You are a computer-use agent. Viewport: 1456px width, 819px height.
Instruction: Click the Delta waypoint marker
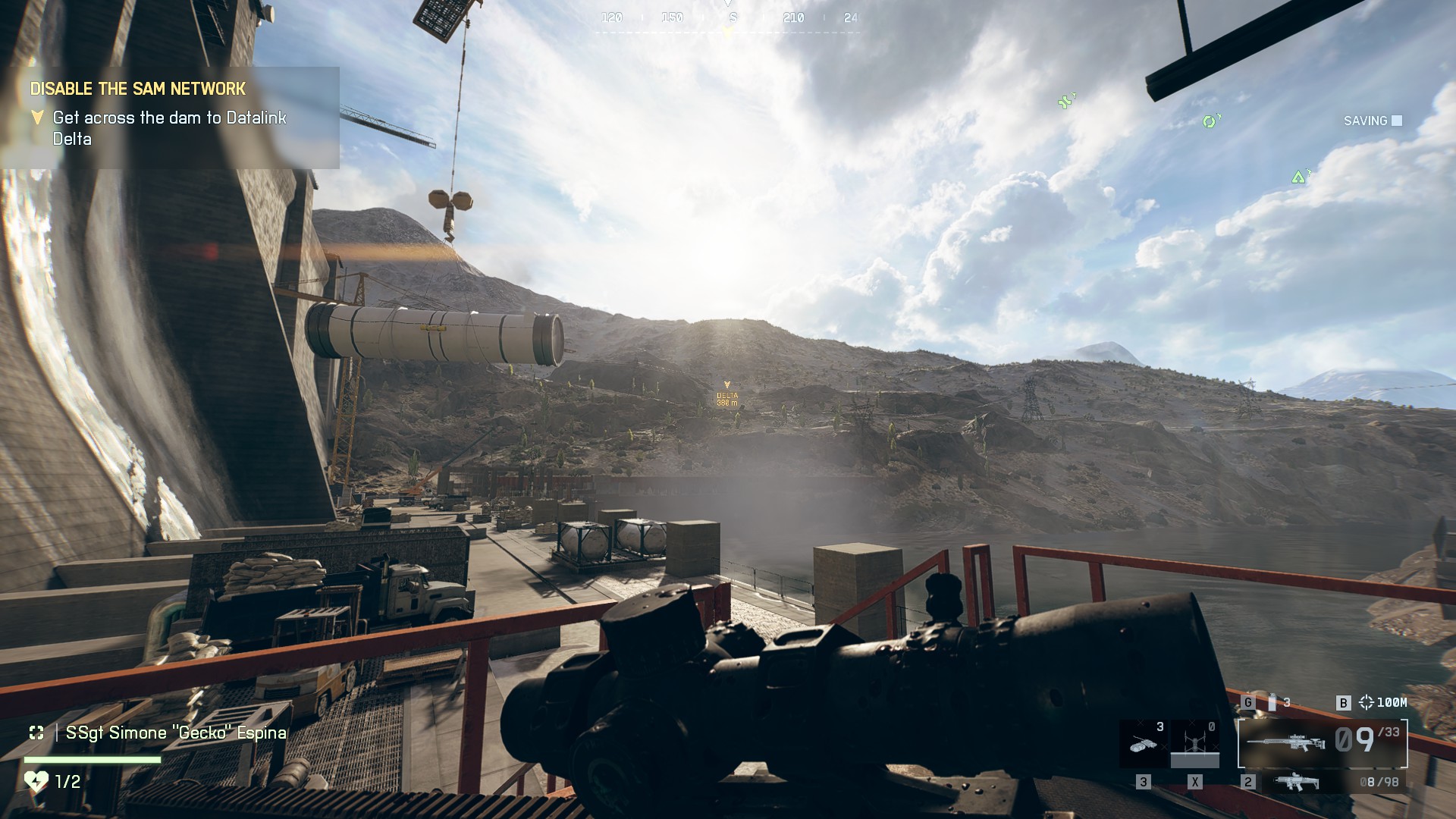727,394
